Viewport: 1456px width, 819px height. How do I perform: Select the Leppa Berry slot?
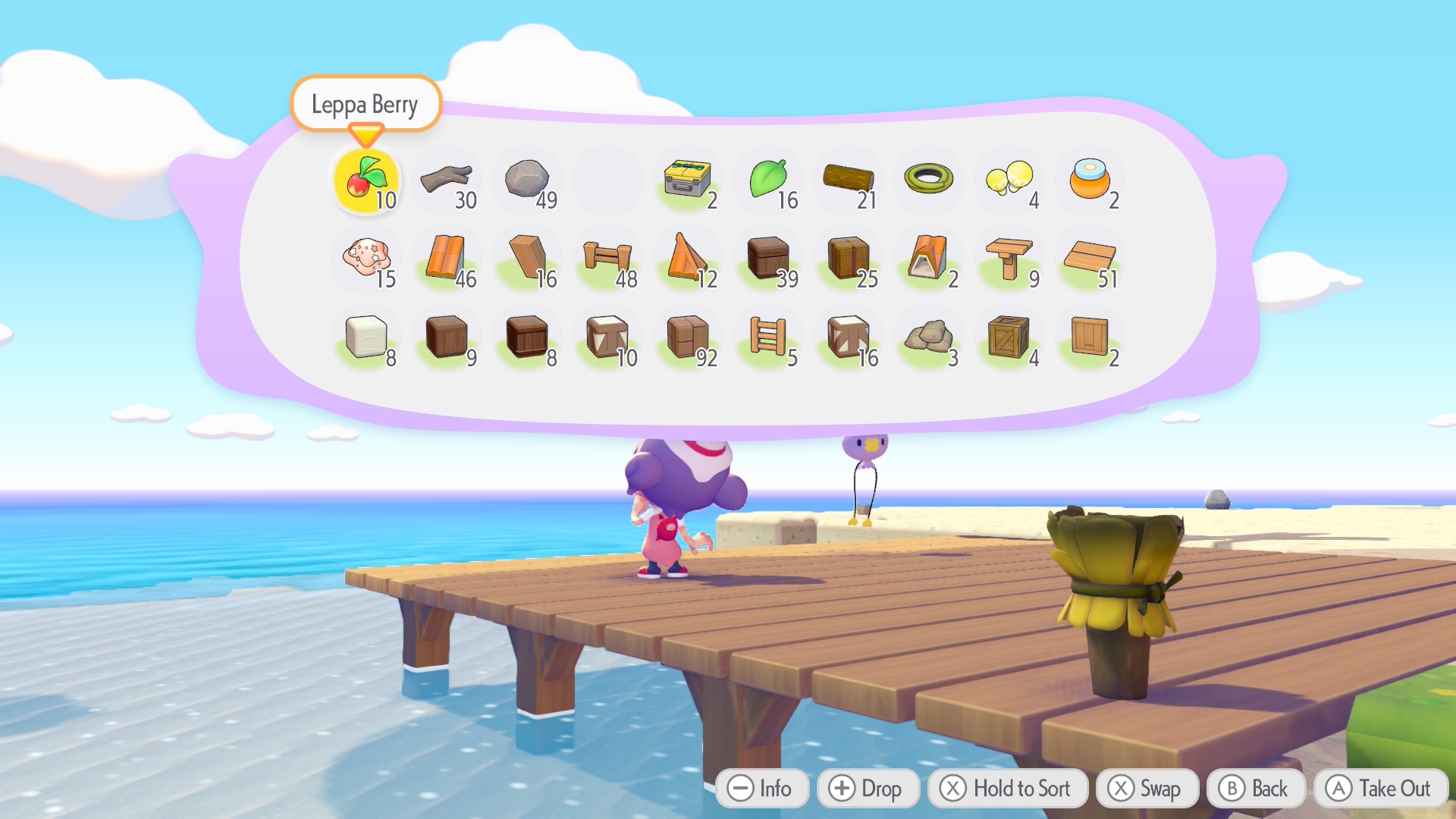click(x=367, y=180)
